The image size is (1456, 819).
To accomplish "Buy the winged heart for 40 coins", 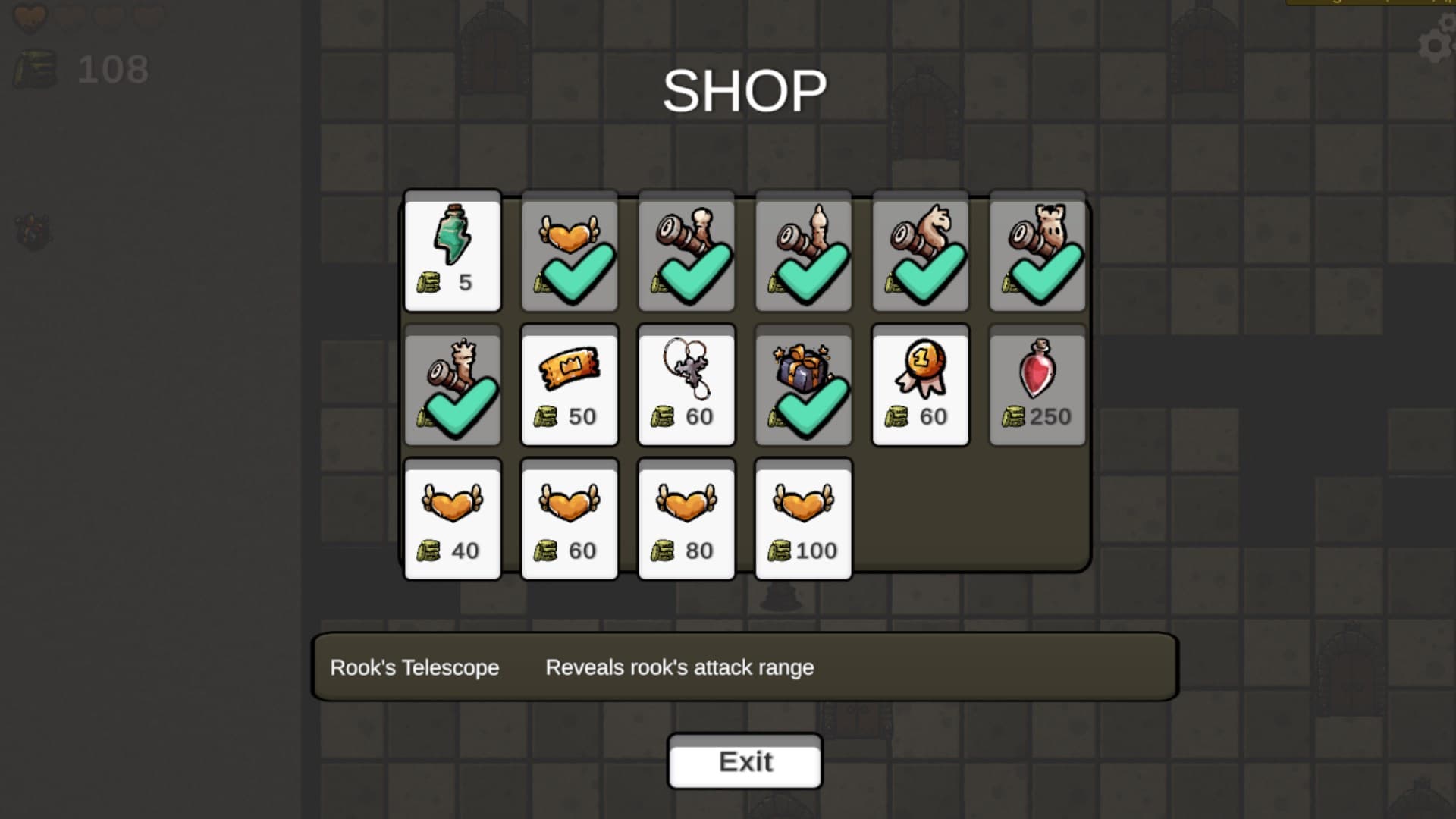I will click(x=453, y=519).
